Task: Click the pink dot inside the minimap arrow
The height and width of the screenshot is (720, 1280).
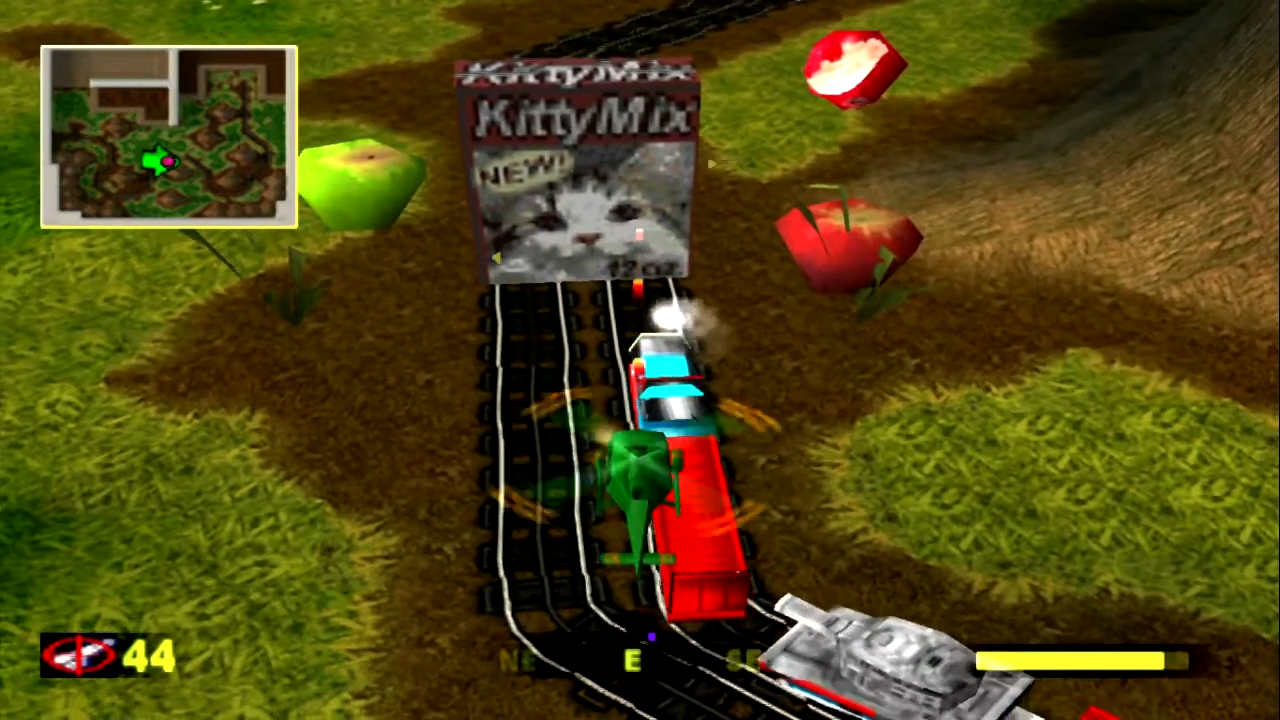Action: point(168,163)
